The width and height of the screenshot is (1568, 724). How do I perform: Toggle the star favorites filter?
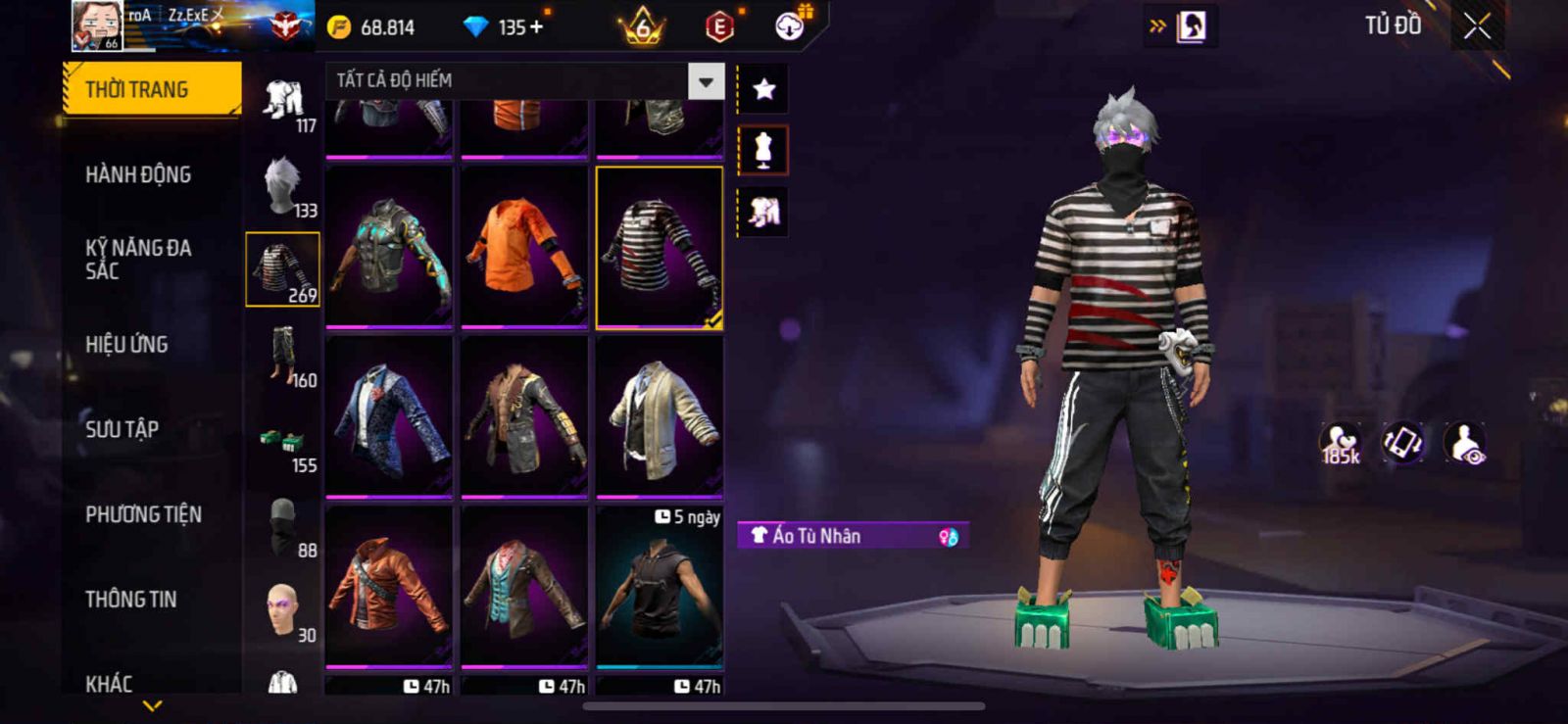(x=763, y=90)
